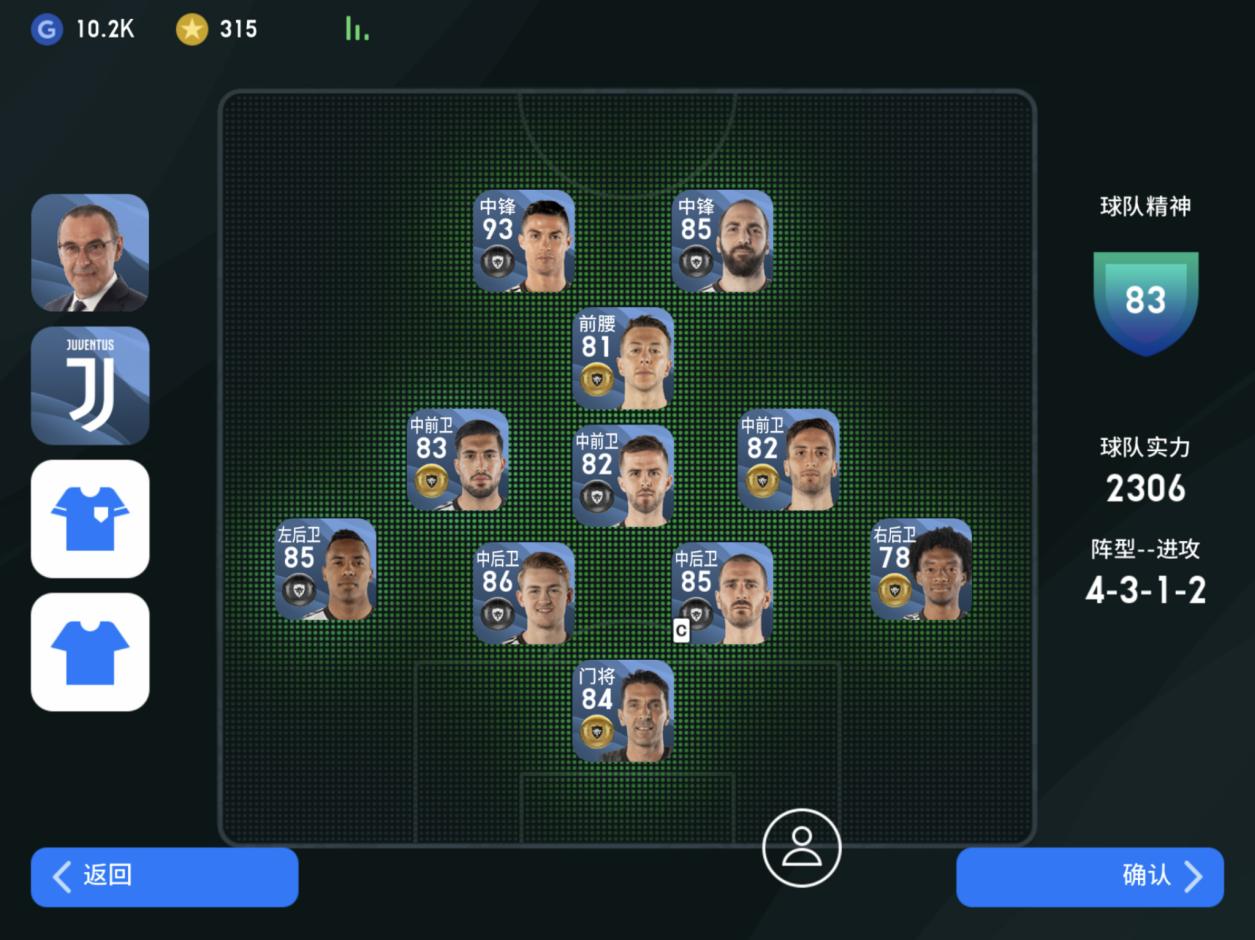Pick the 右后卫 78 right-back card
Screen dimensions: 1255x940
pyautogui.click(x=921, y=569)
